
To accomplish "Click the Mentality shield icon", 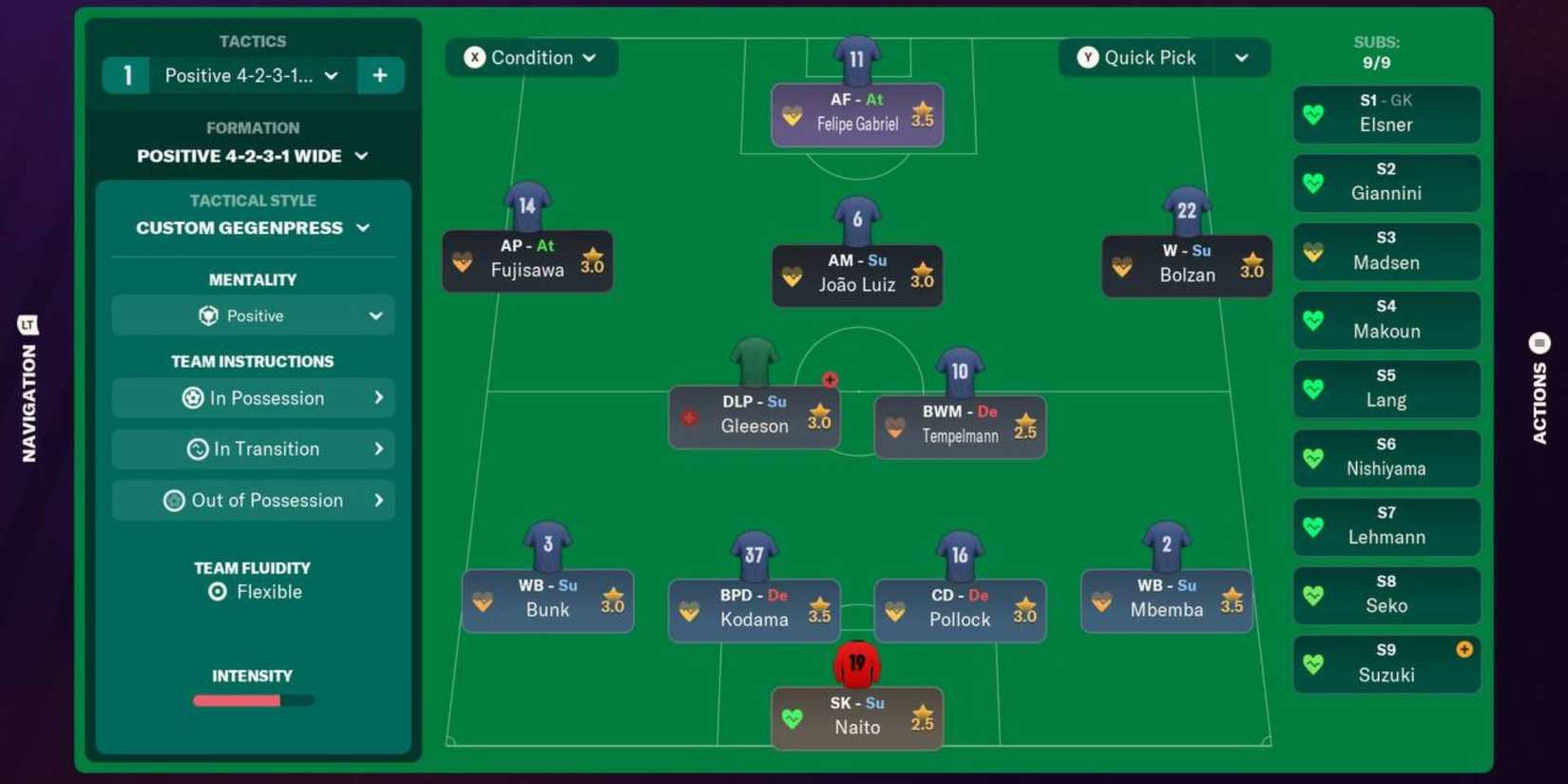I will coord(209,316).
